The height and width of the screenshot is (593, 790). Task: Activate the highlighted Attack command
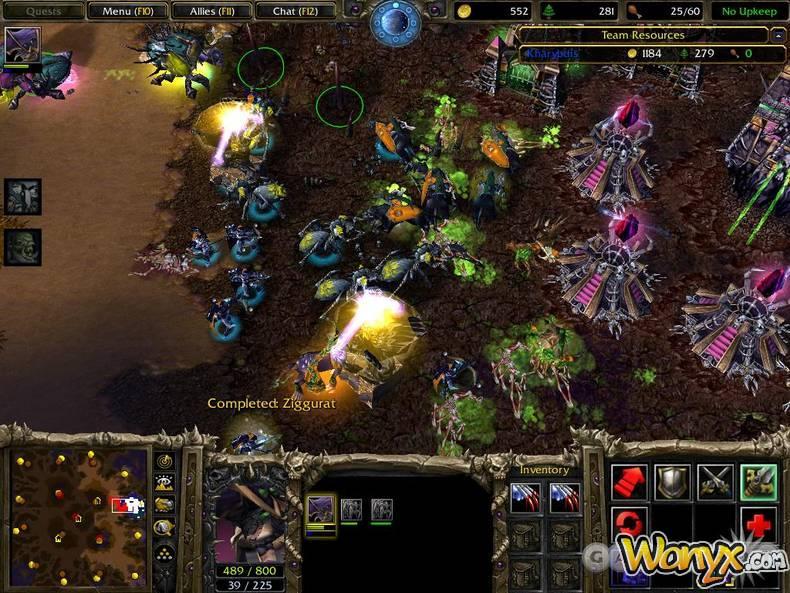(759, 481)
